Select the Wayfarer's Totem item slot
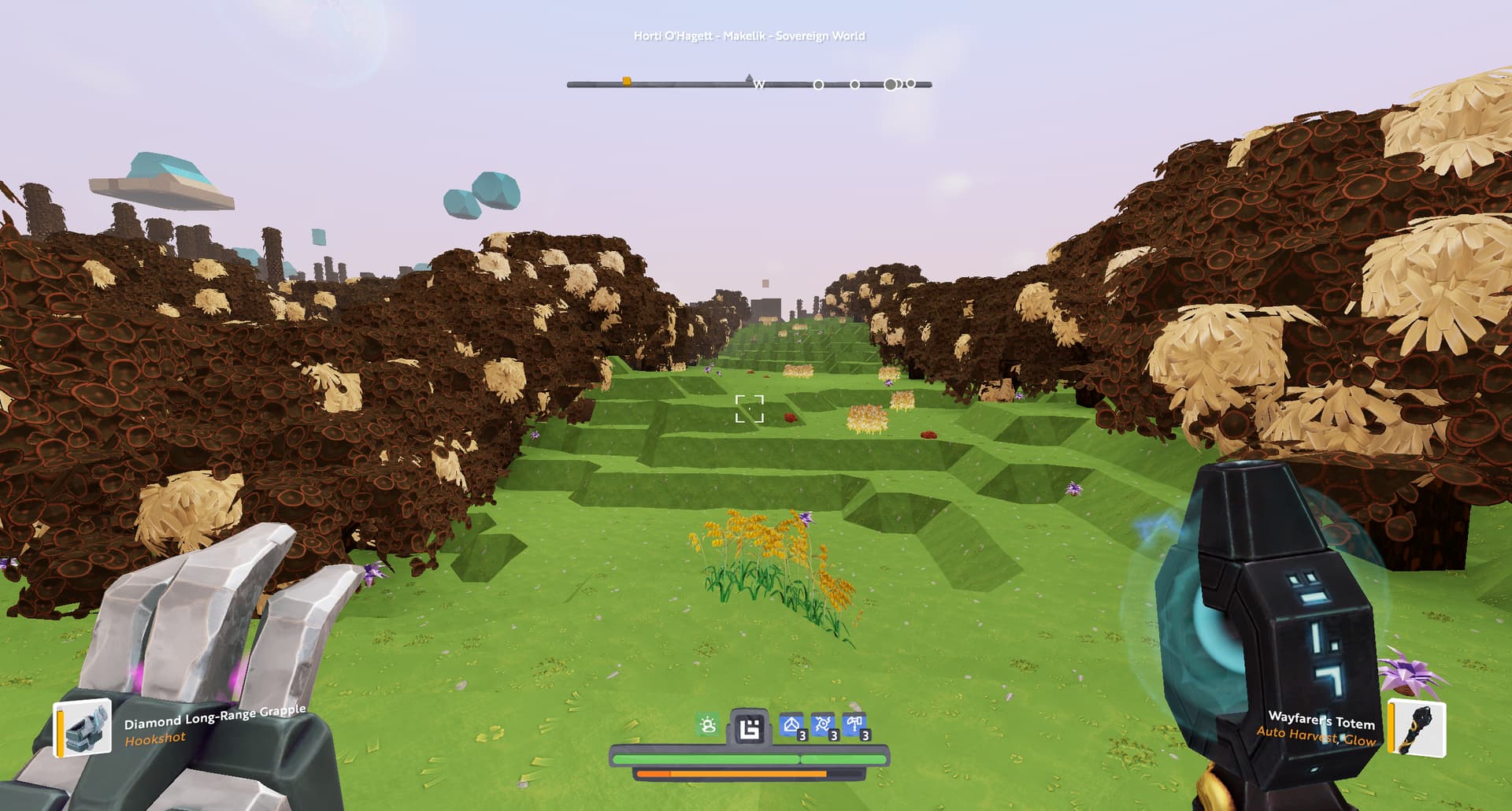The image size is (1512, 811). click(x=1417, y=728)
